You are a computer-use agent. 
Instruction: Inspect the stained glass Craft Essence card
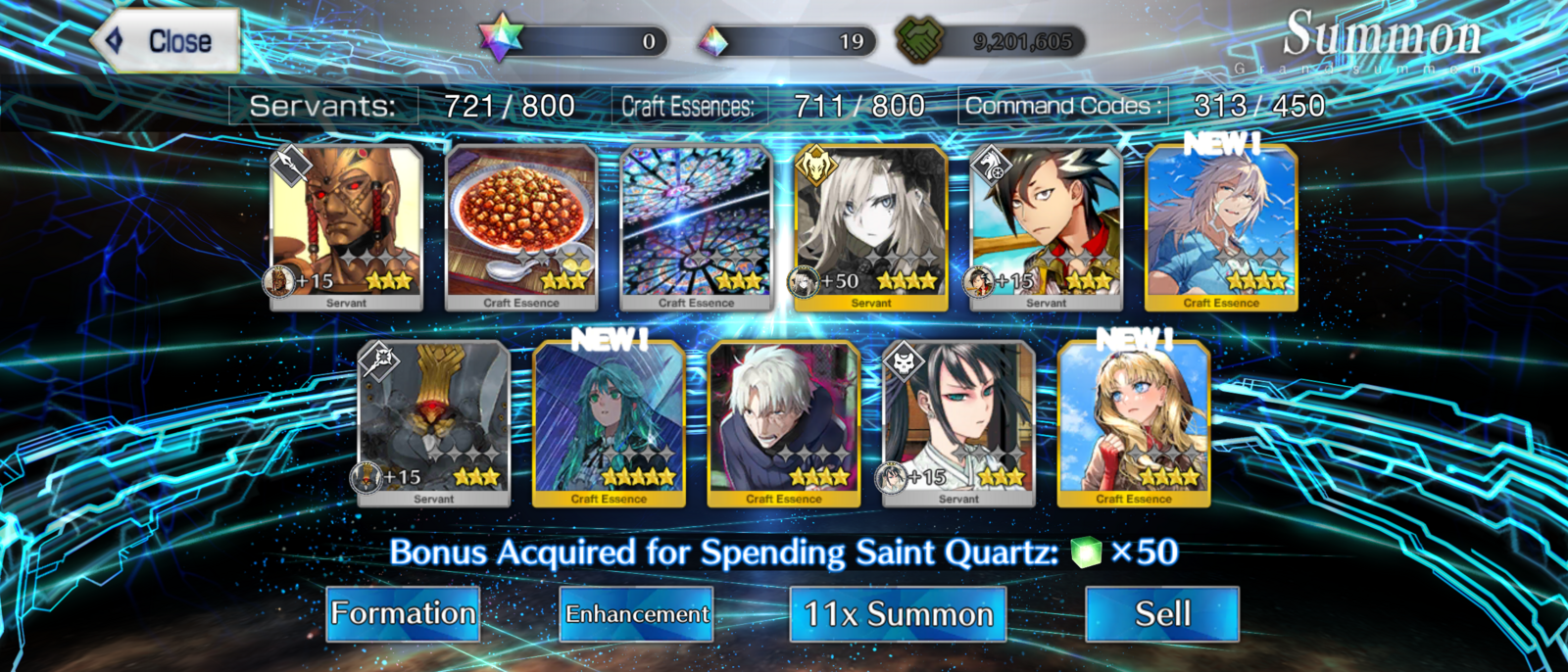[x=697, y=228]
